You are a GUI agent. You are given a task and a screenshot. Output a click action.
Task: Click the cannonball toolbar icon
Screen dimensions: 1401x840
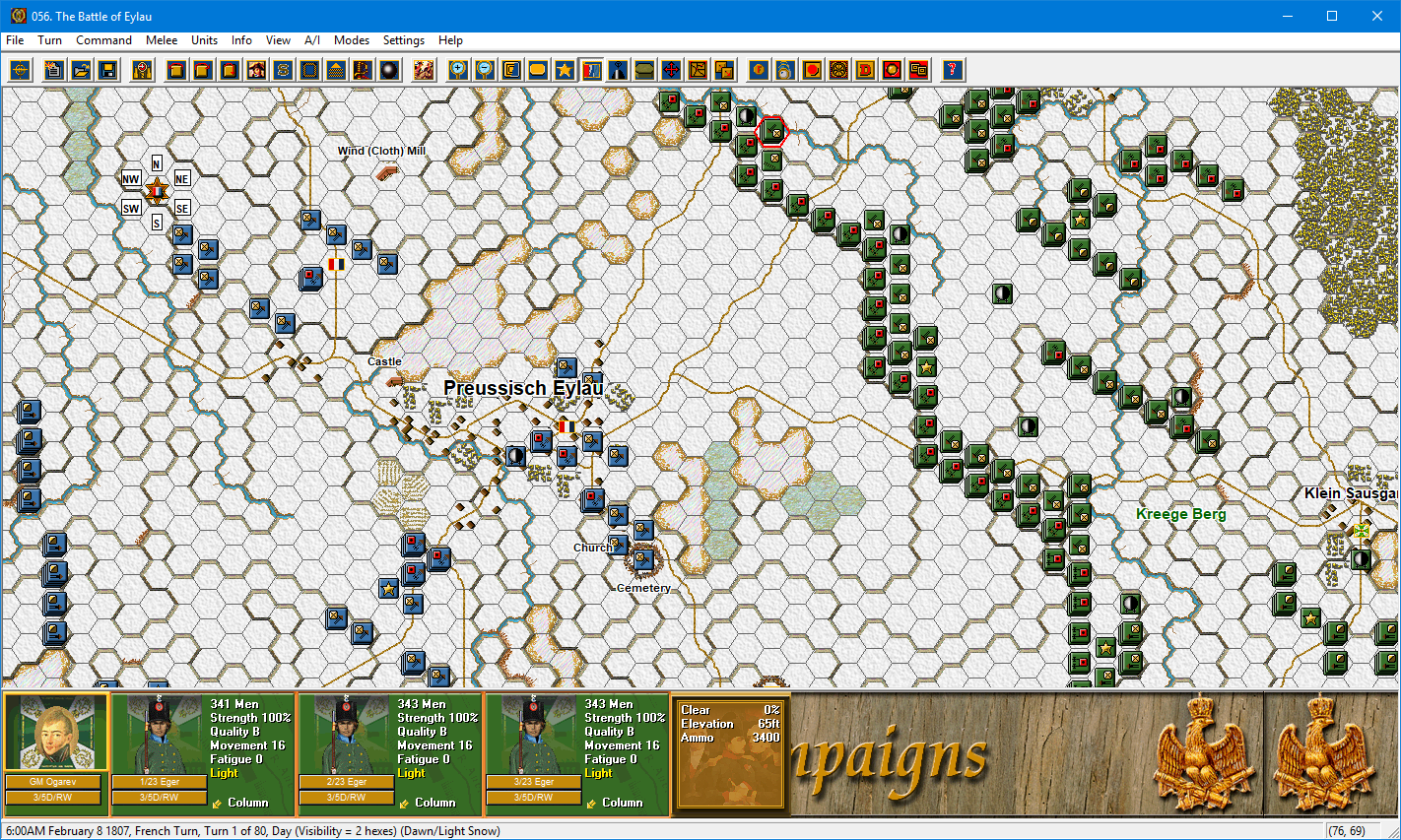point(387,70)
